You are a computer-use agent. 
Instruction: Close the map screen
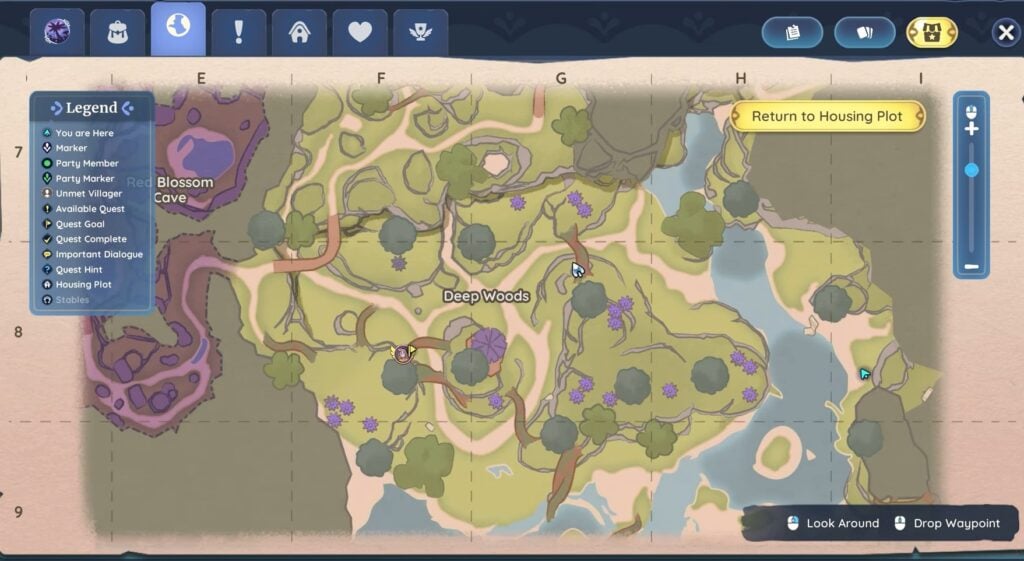pyautogui.click(x=1005, y=33)
